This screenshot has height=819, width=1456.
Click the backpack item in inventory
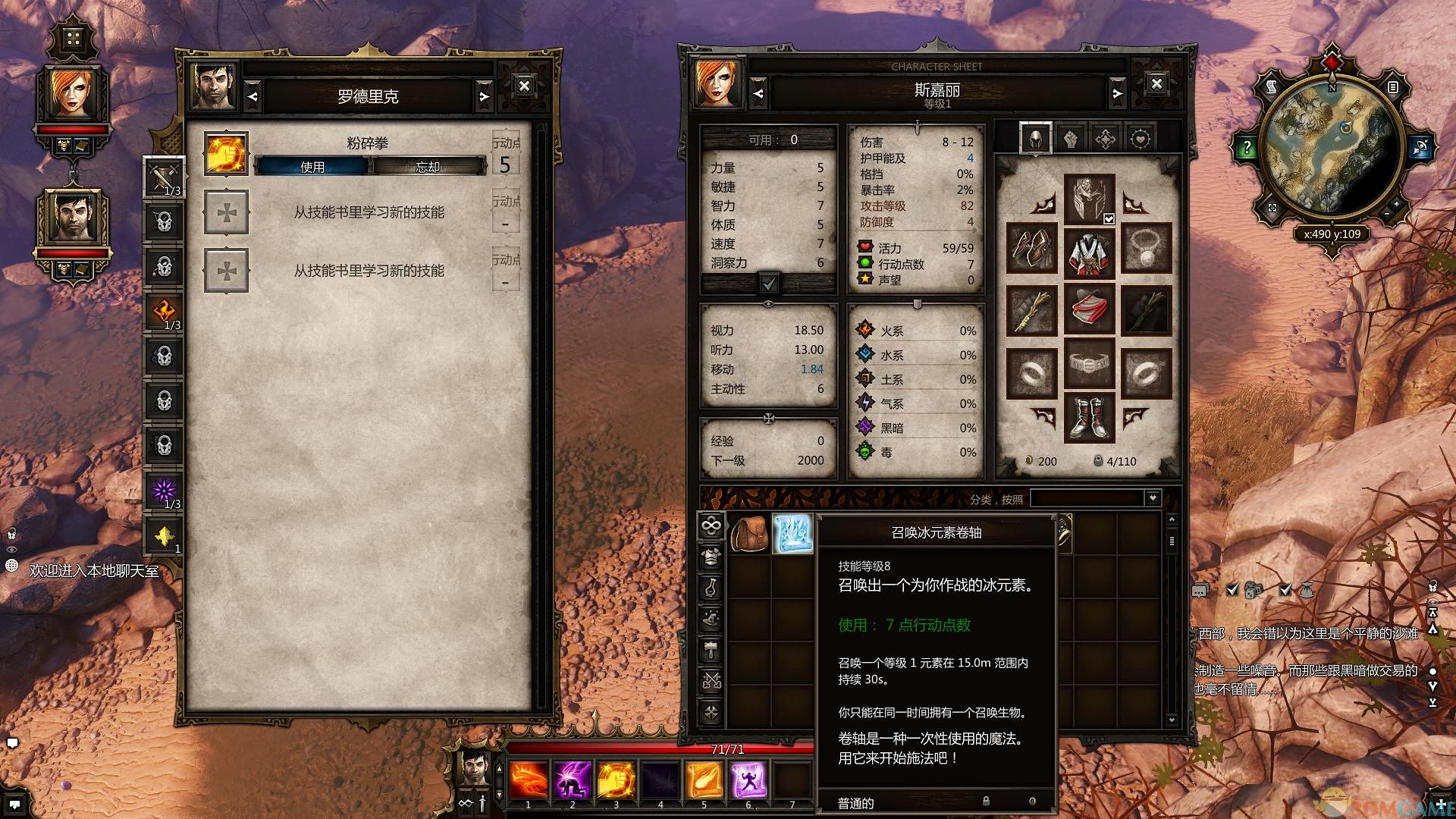(749, 534)
